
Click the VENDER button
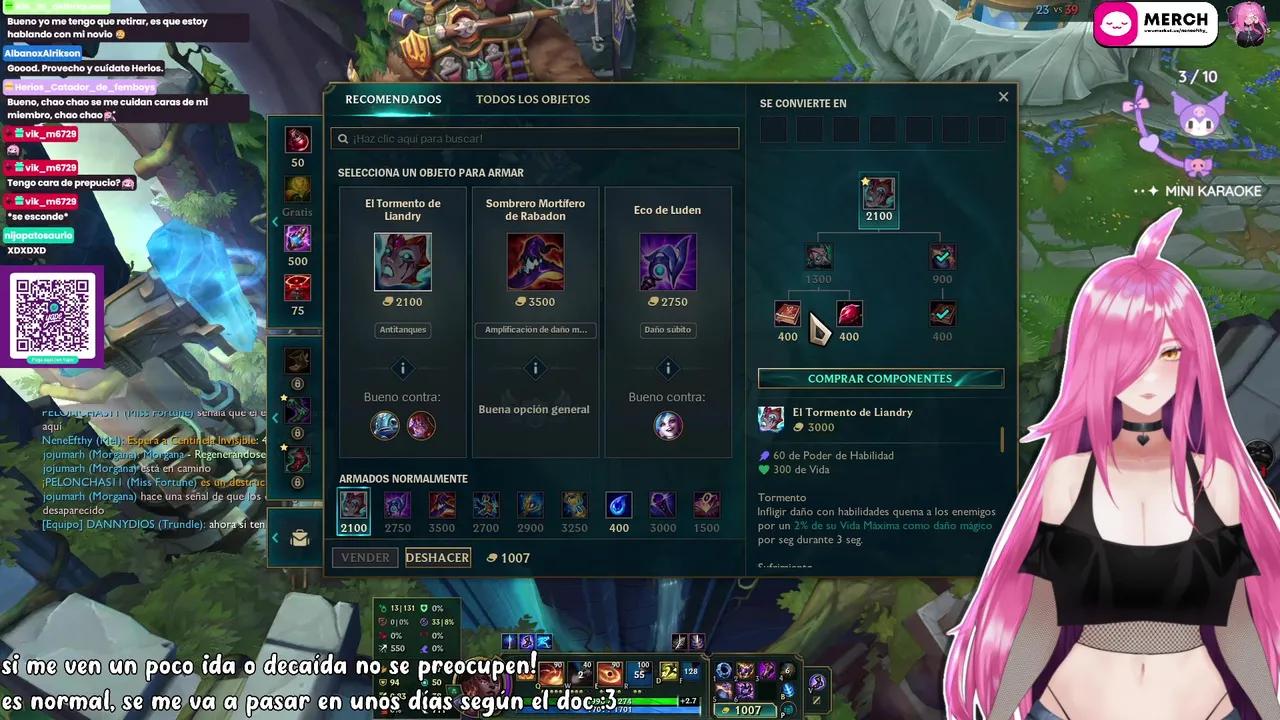[365, 557]
